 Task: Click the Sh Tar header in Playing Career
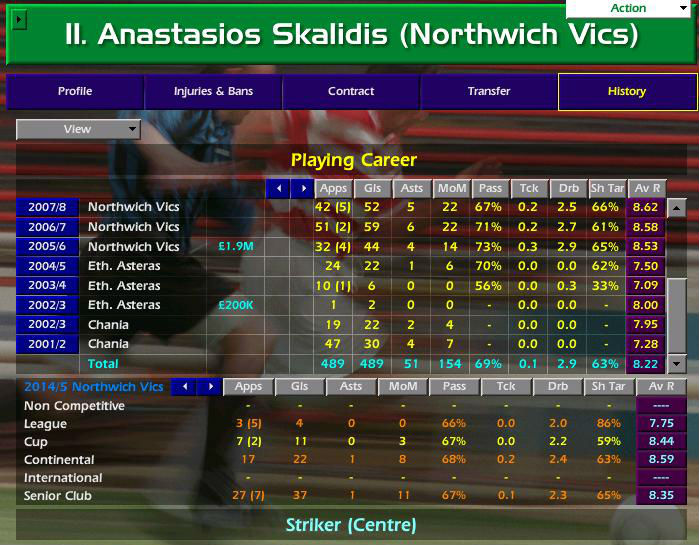pos(605,188)
